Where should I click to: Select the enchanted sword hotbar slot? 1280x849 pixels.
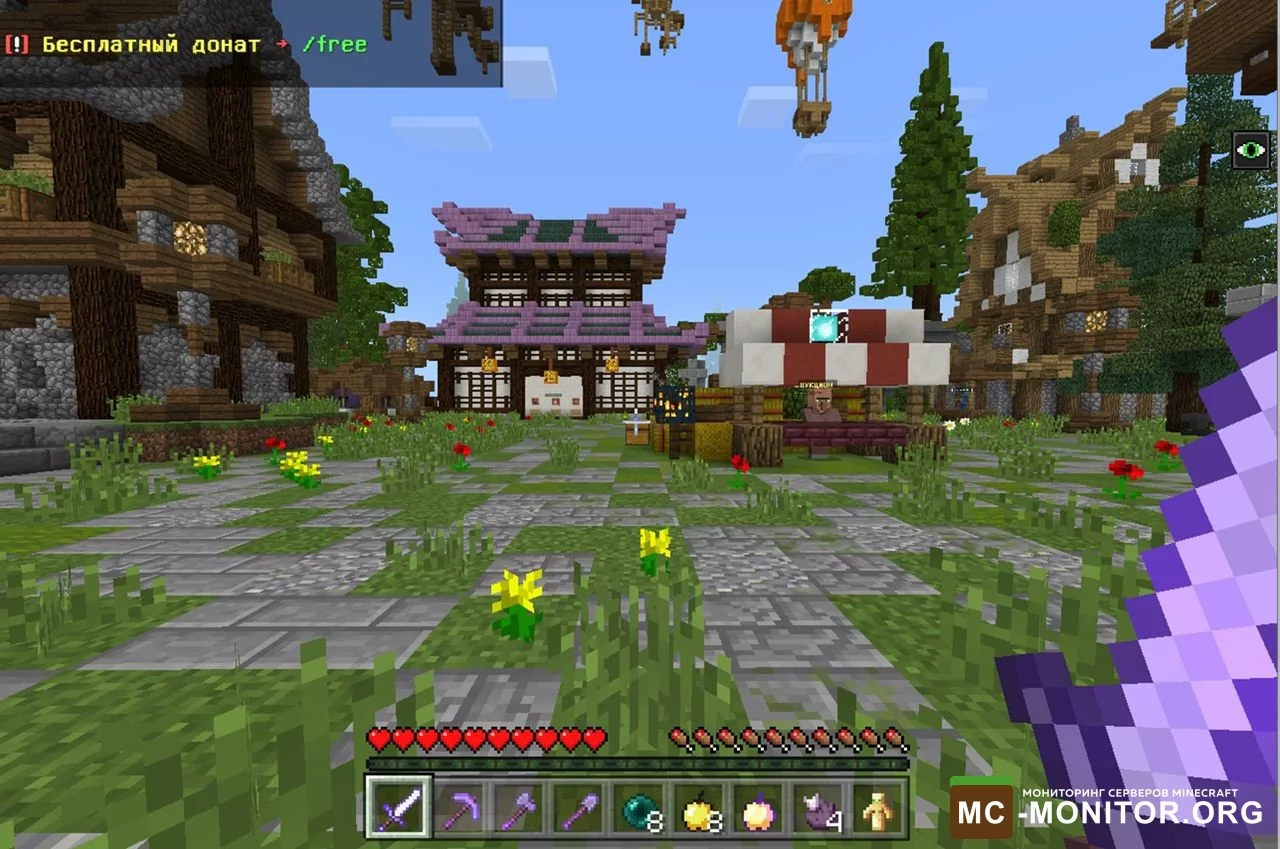pos(399,806)
